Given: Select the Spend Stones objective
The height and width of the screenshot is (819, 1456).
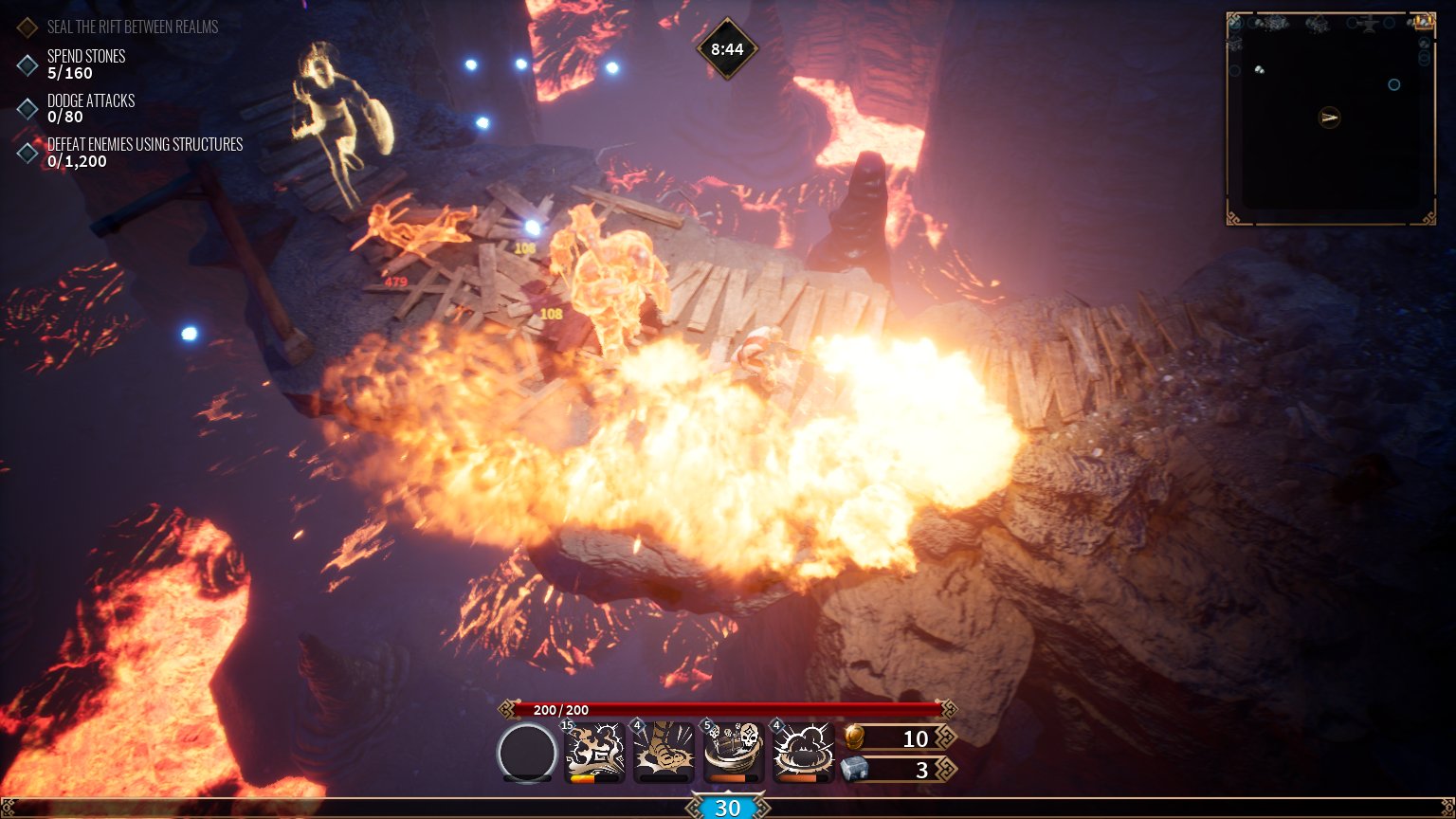Looking at the screenshot, I should tap(85, 64).
